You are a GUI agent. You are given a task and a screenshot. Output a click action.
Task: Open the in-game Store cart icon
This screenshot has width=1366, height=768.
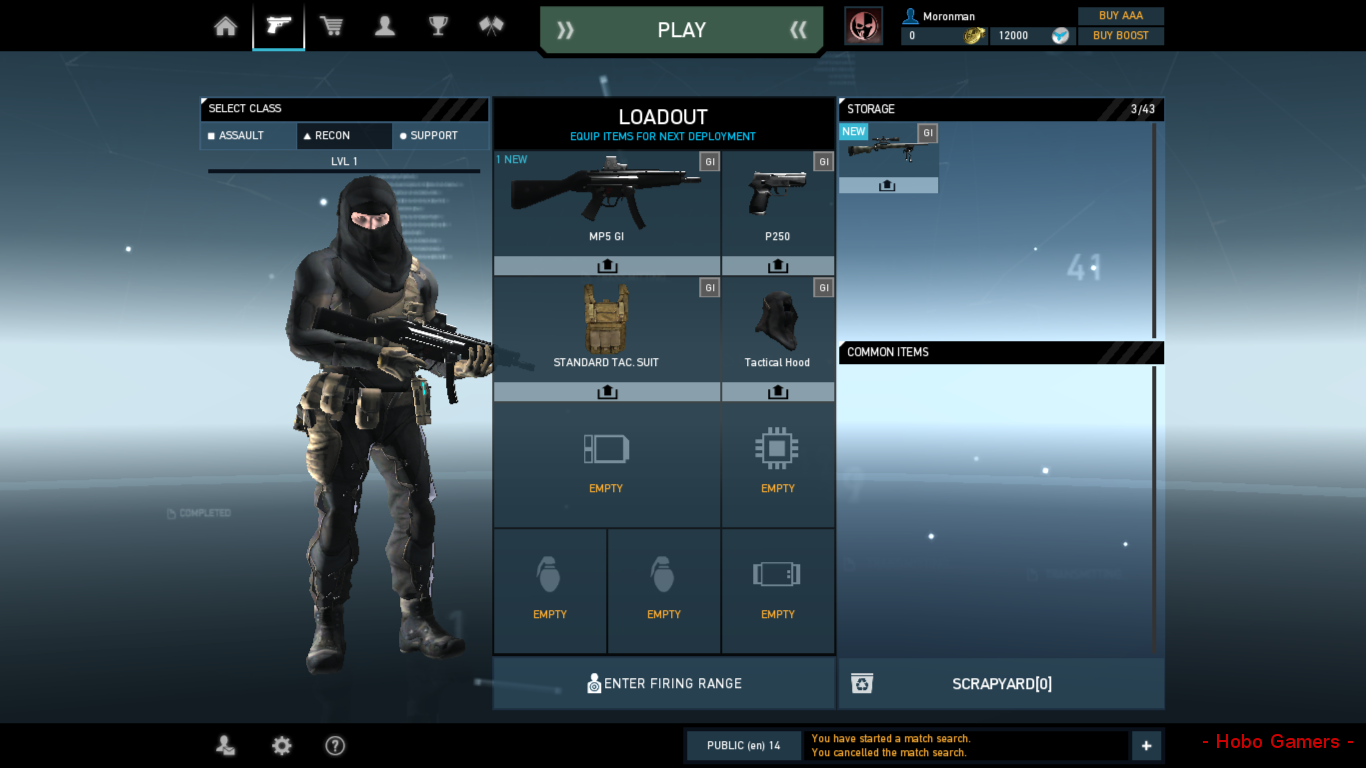pos(331,26)
